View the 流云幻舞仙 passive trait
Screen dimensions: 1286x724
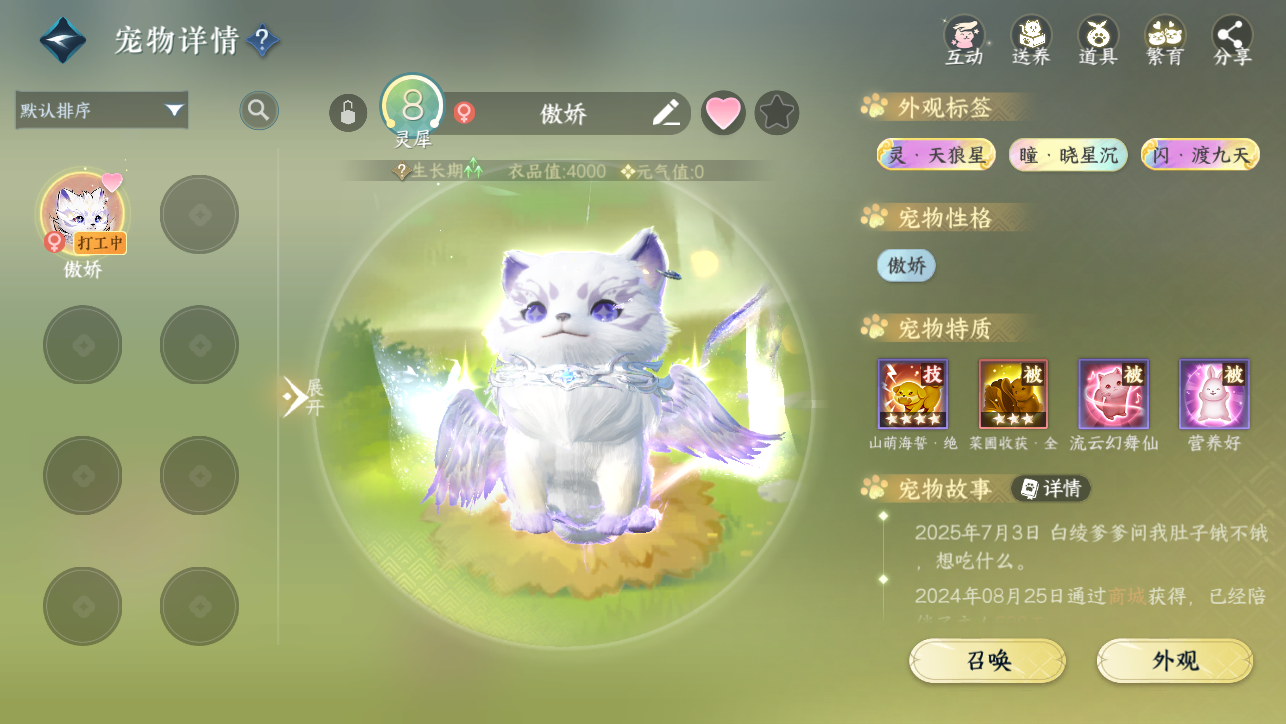tap(1113, 394)
